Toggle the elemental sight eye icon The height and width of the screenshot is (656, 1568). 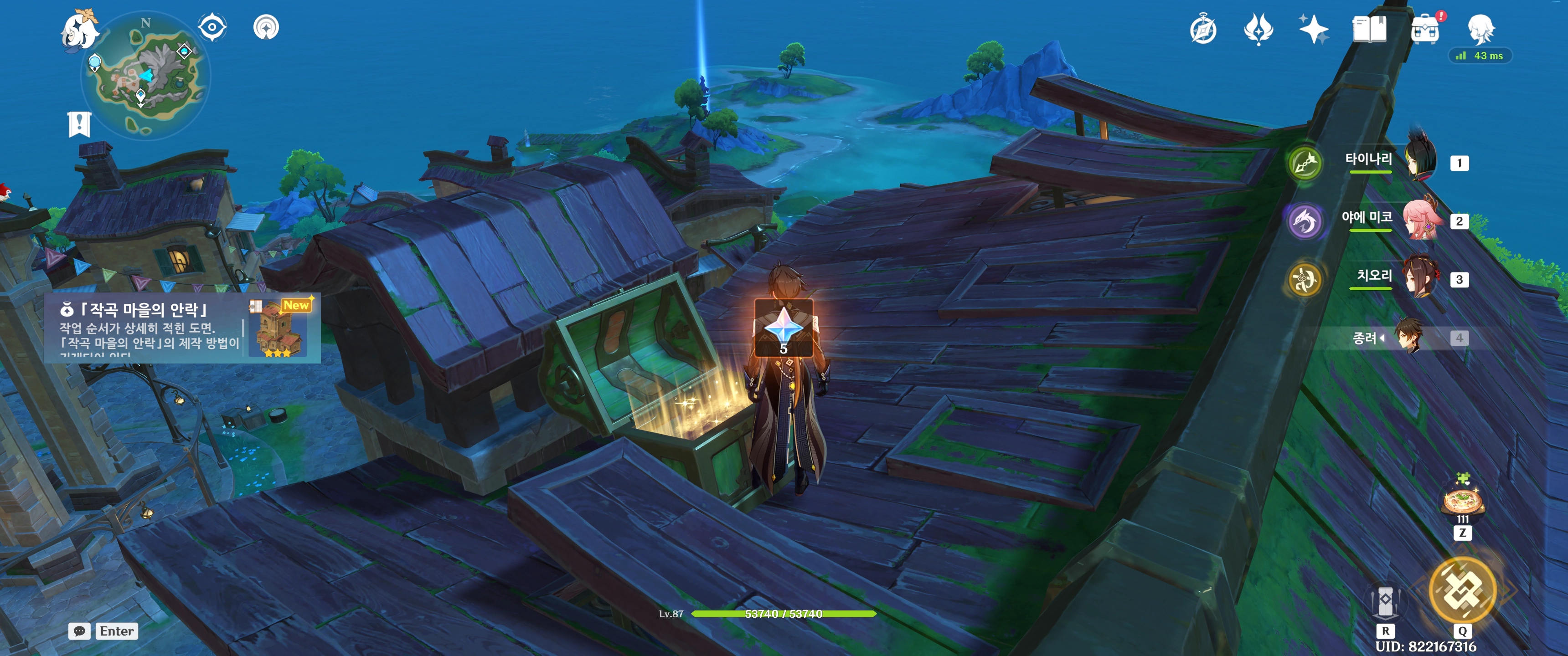(x=212, y=27)
